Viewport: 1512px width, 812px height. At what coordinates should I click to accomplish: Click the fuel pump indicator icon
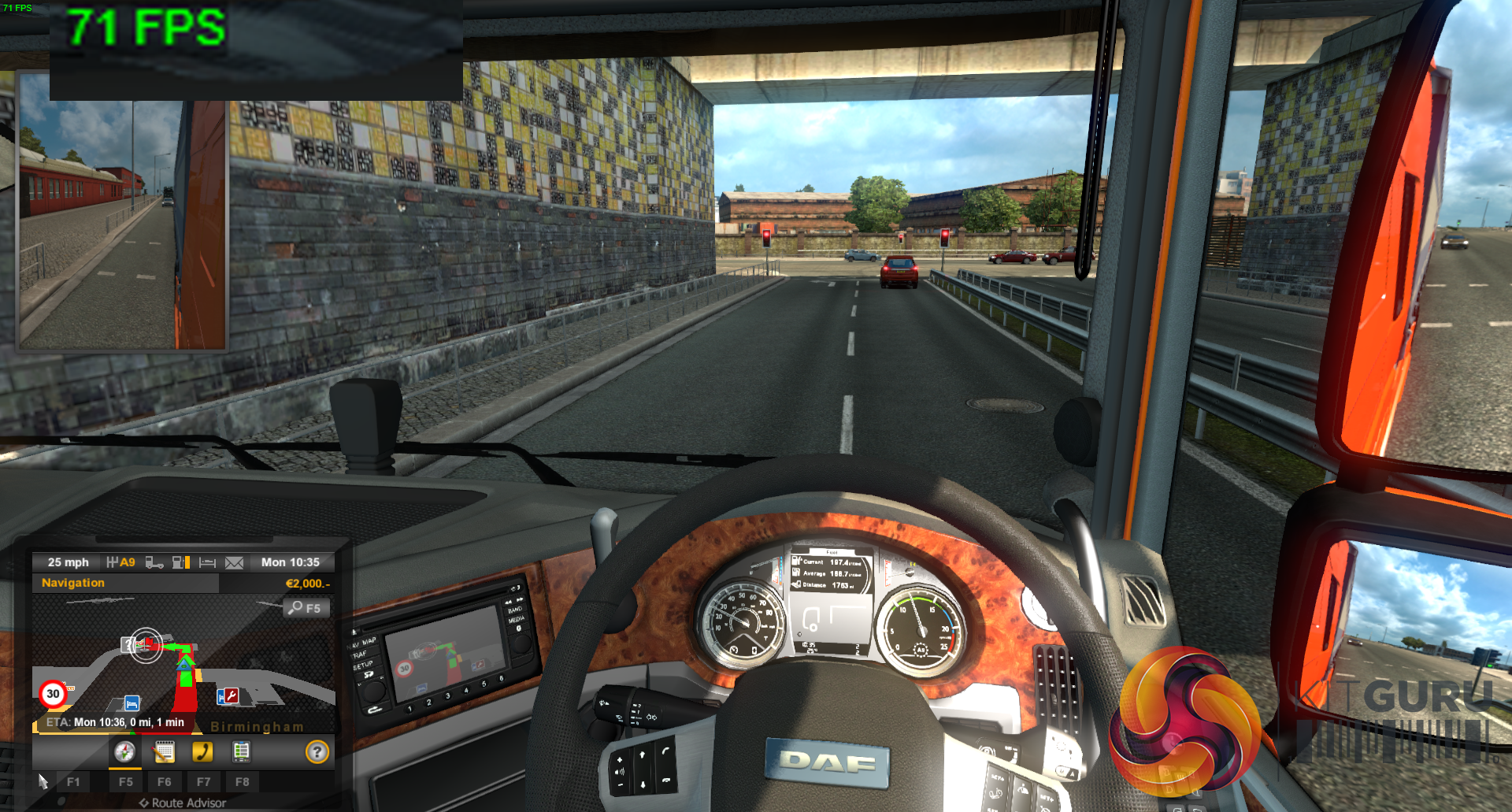[x=181, y=562]
